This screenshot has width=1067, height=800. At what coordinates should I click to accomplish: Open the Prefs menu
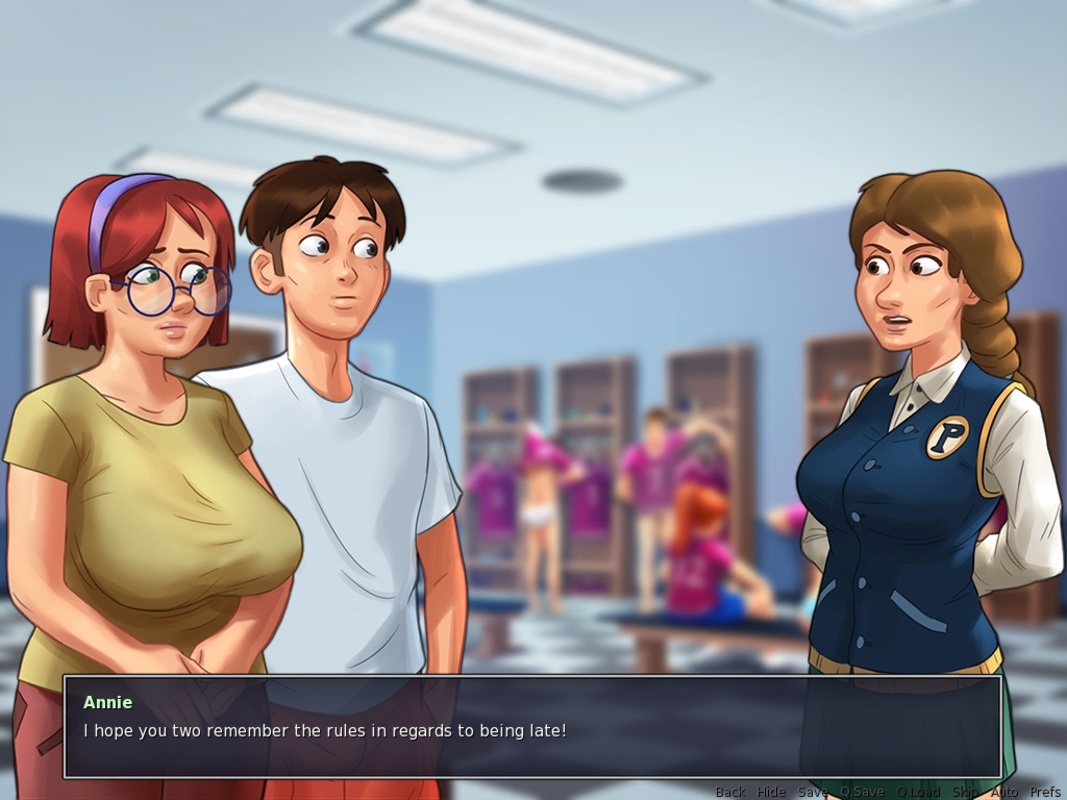click(x=1045, y=792)
